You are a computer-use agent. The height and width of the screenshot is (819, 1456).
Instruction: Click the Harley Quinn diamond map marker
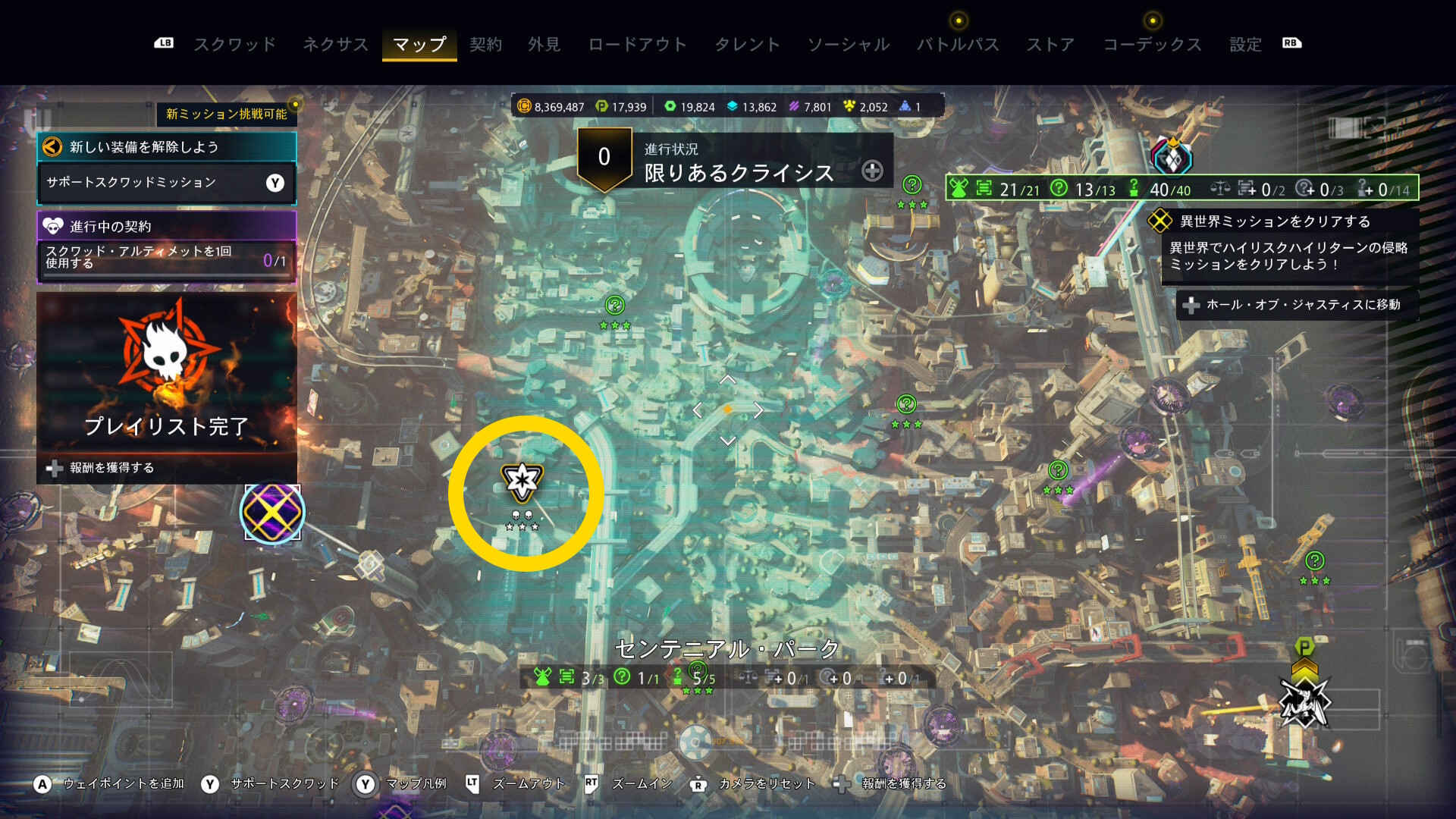(x=1172, y=158)
